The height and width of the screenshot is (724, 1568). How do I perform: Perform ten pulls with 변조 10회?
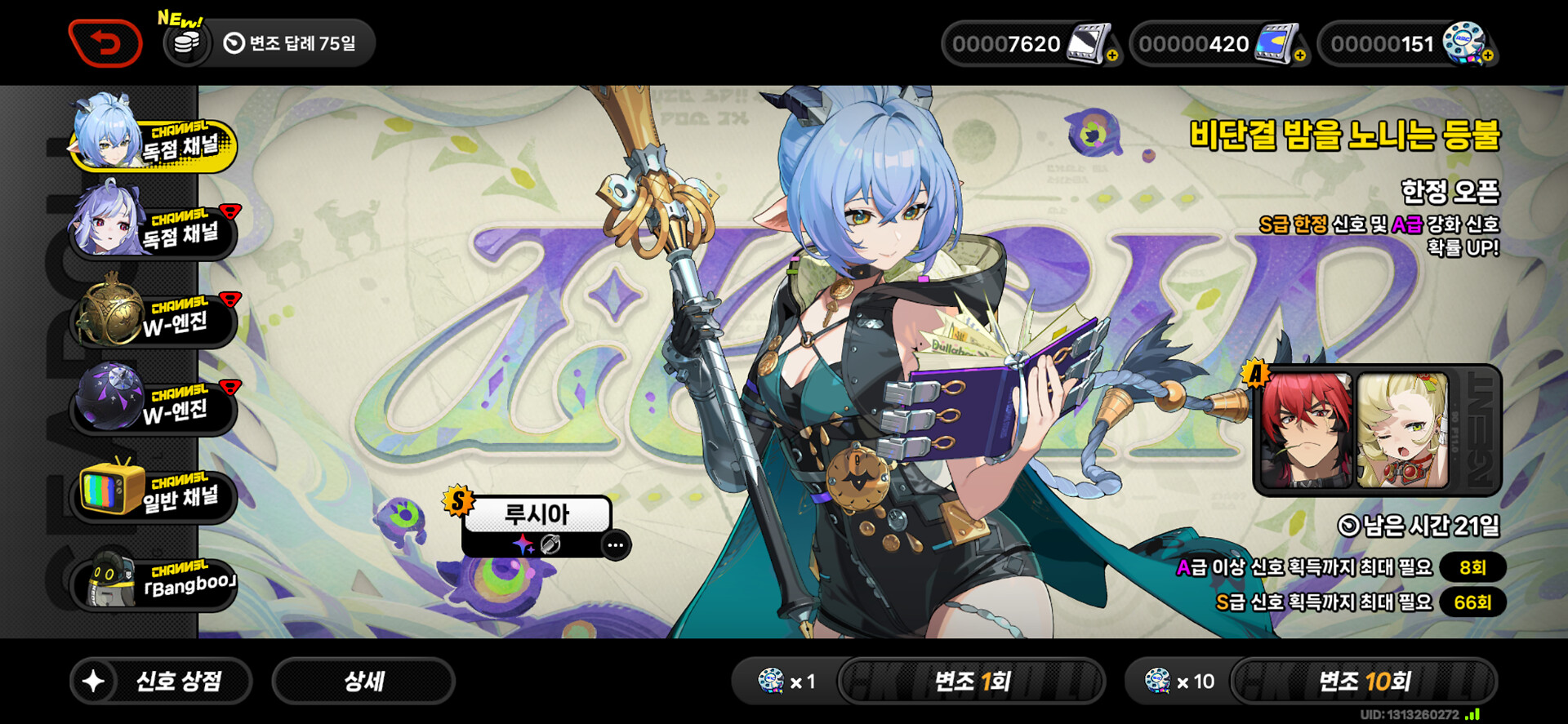click(1364, 681)
